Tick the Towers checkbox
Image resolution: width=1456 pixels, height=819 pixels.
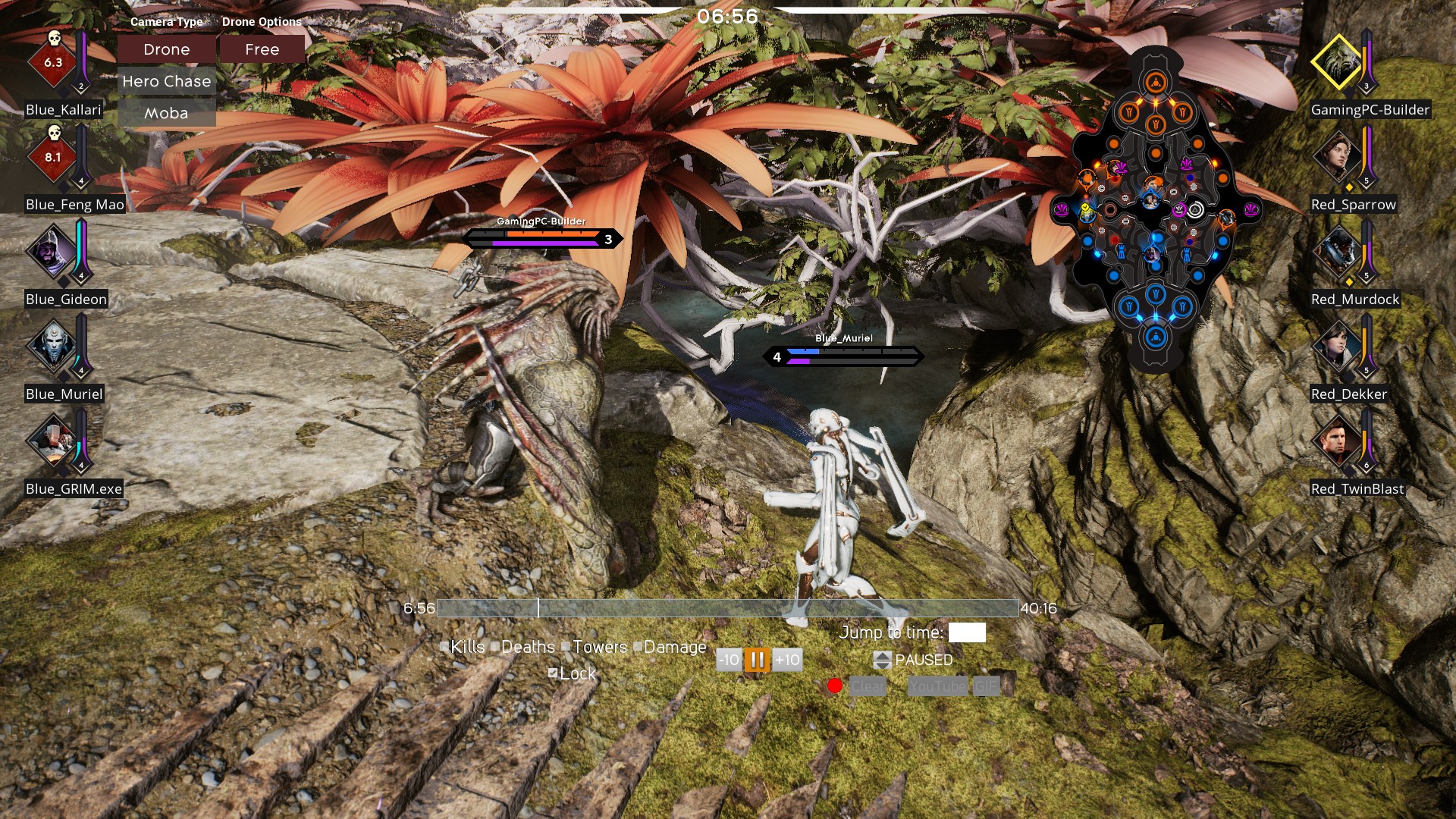(x=566, y=647)
